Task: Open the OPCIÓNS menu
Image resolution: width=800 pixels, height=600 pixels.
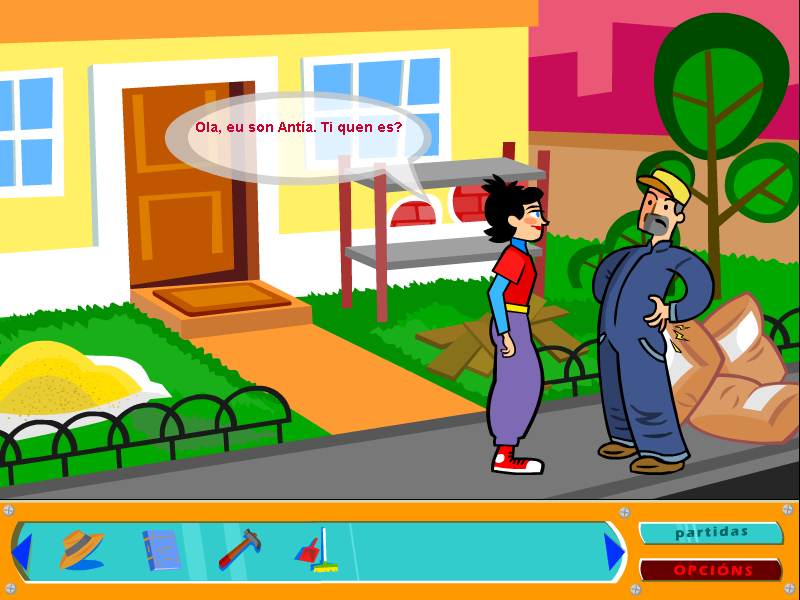Action: pos(711,570)
